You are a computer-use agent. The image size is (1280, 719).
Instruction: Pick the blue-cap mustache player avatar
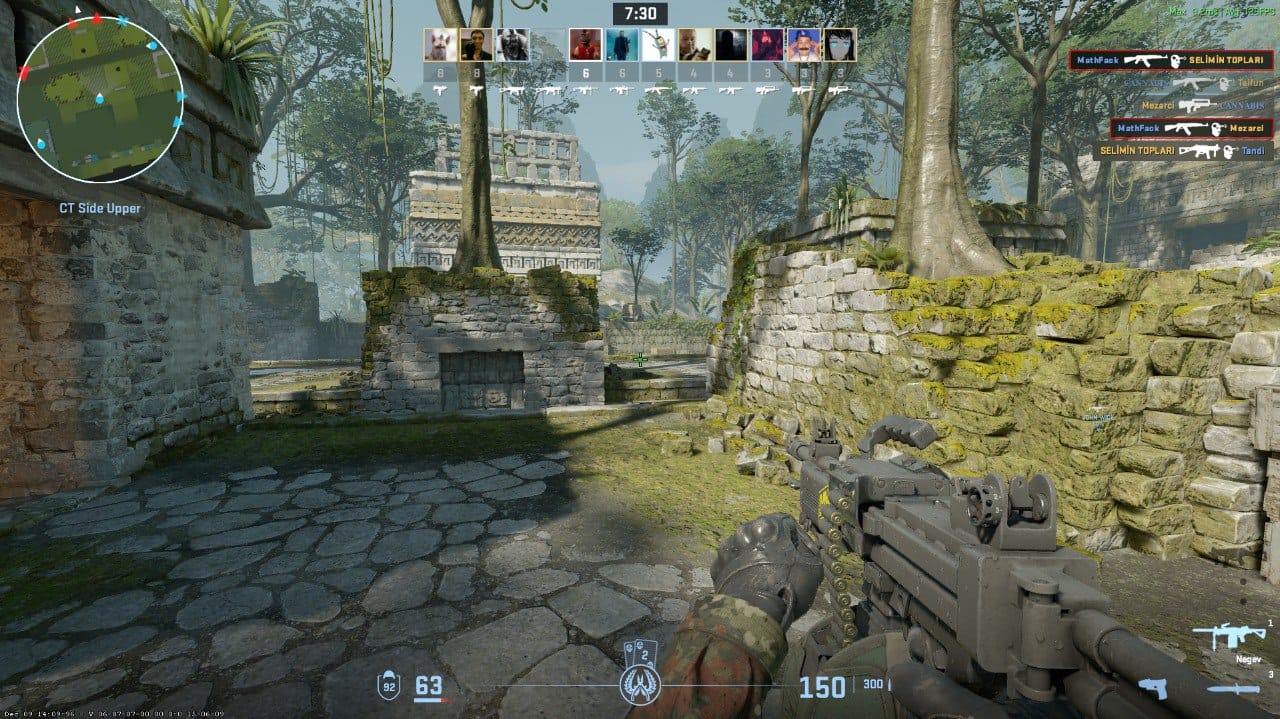(x=803, y=45)
